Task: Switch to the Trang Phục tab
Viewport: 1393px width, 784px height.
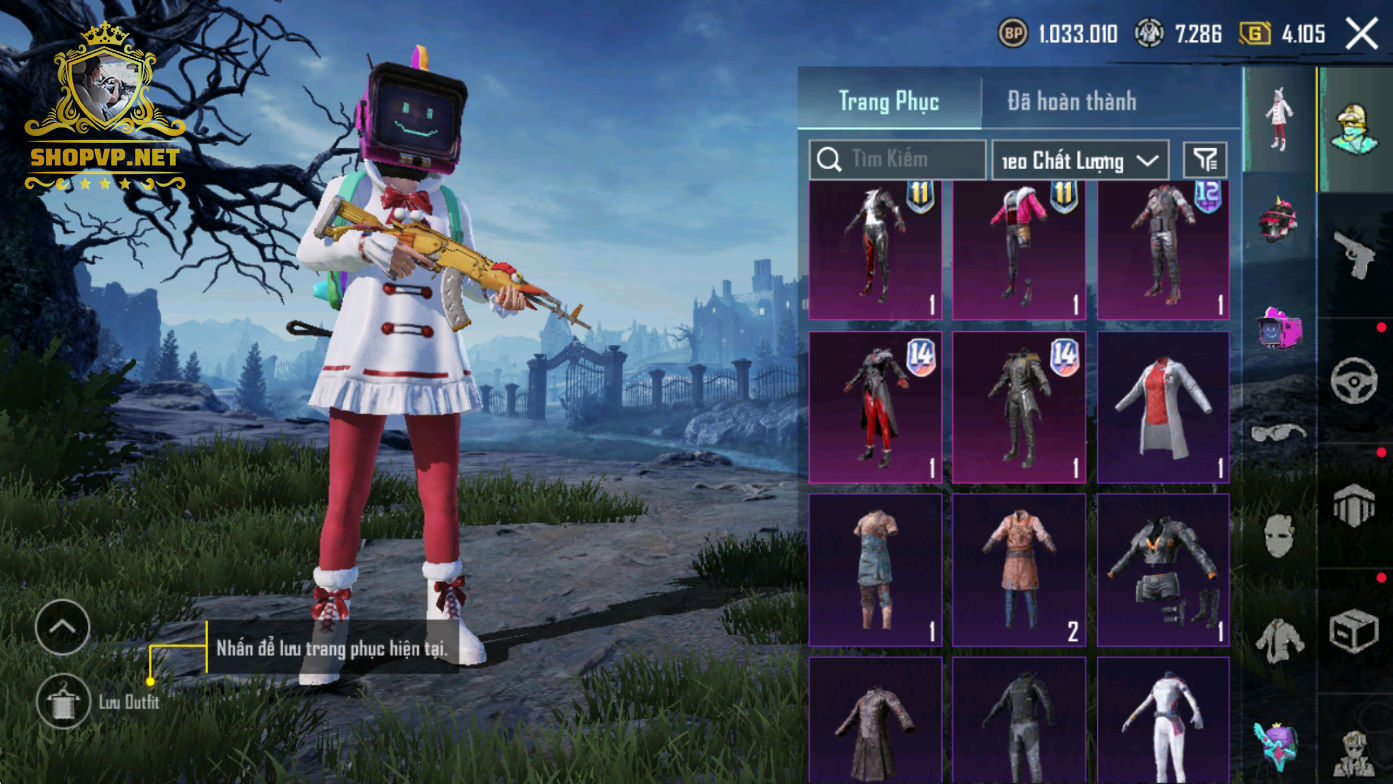Action: [x=888, y=101]
